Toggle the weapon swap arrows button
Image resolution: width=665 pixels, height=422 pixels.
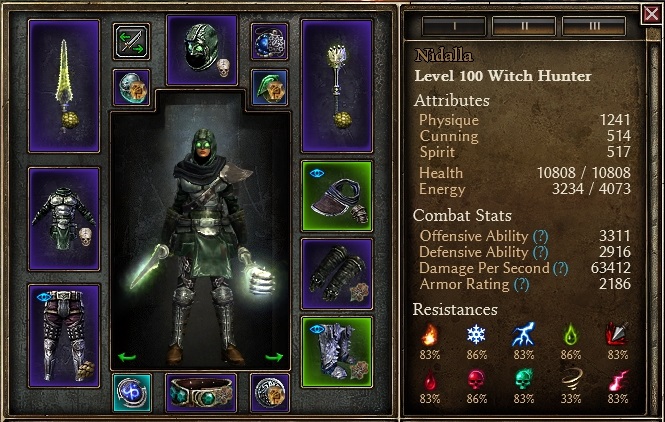131,42
